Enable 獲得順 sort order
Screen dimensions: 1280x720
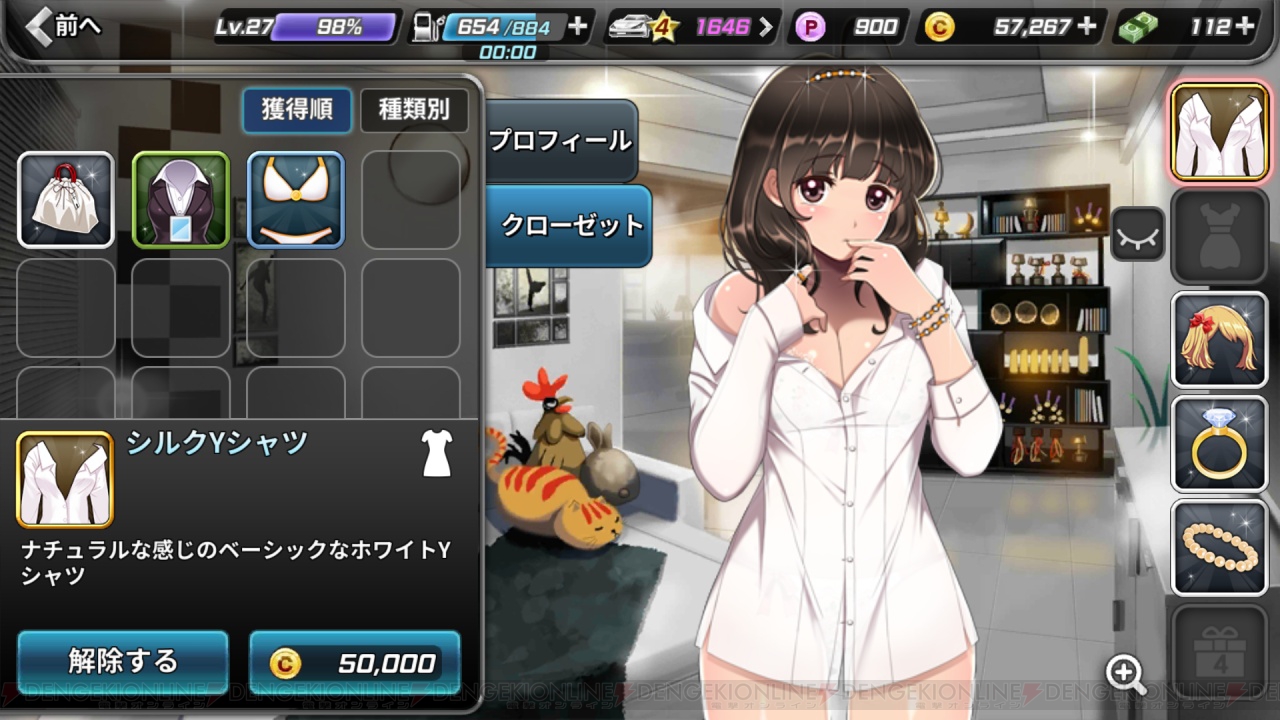coord(296,111)
